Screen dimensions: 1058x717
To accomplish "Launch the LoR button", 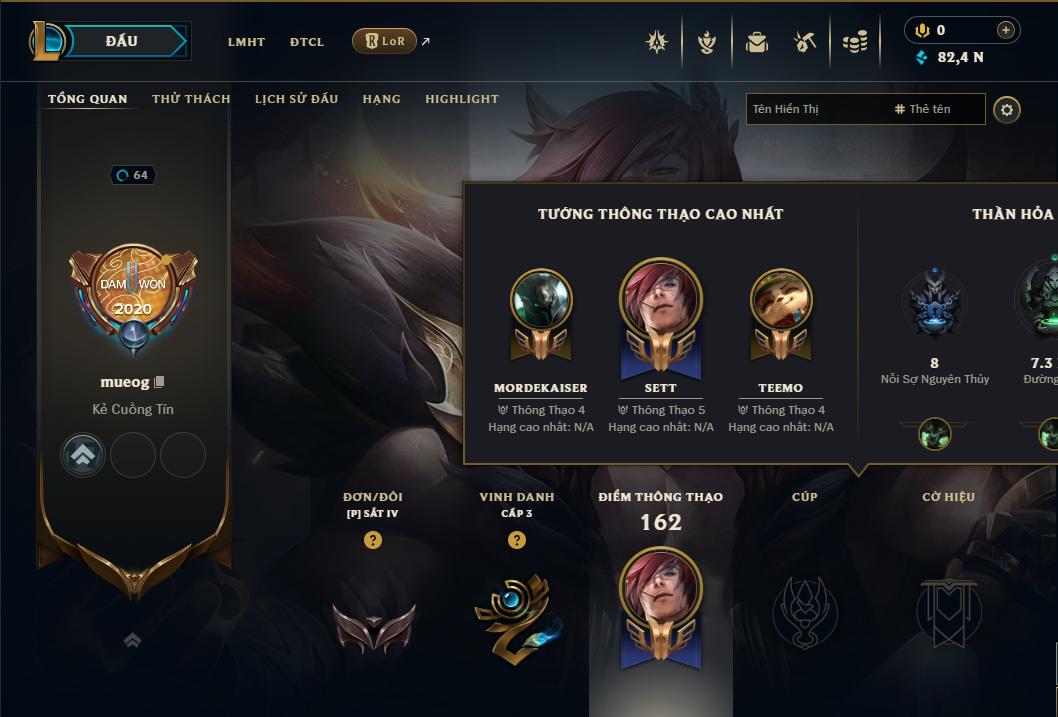I will (x=384, y=41).
